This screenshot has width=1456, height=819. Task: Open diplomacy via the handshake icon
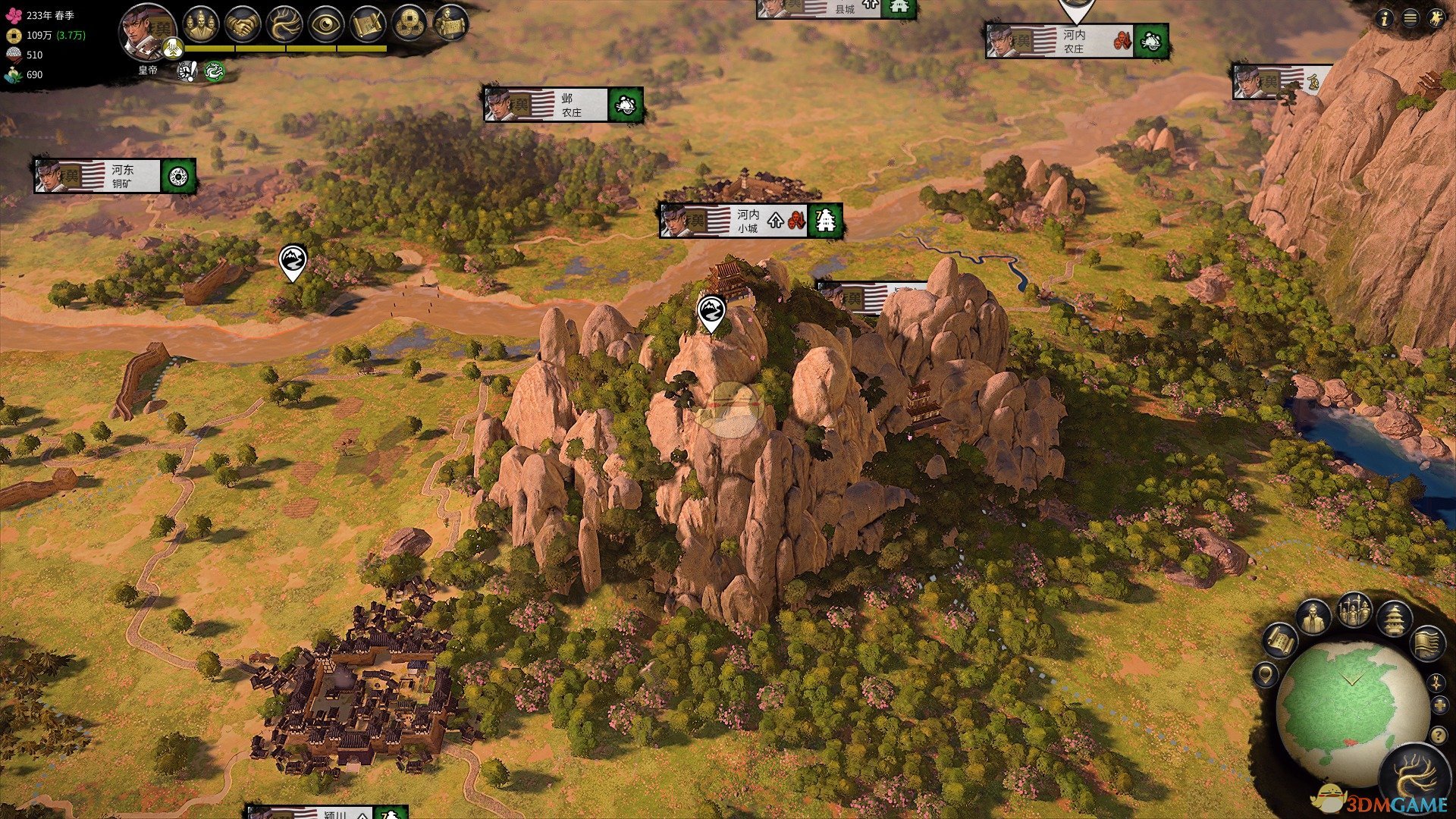pos(243,24)
